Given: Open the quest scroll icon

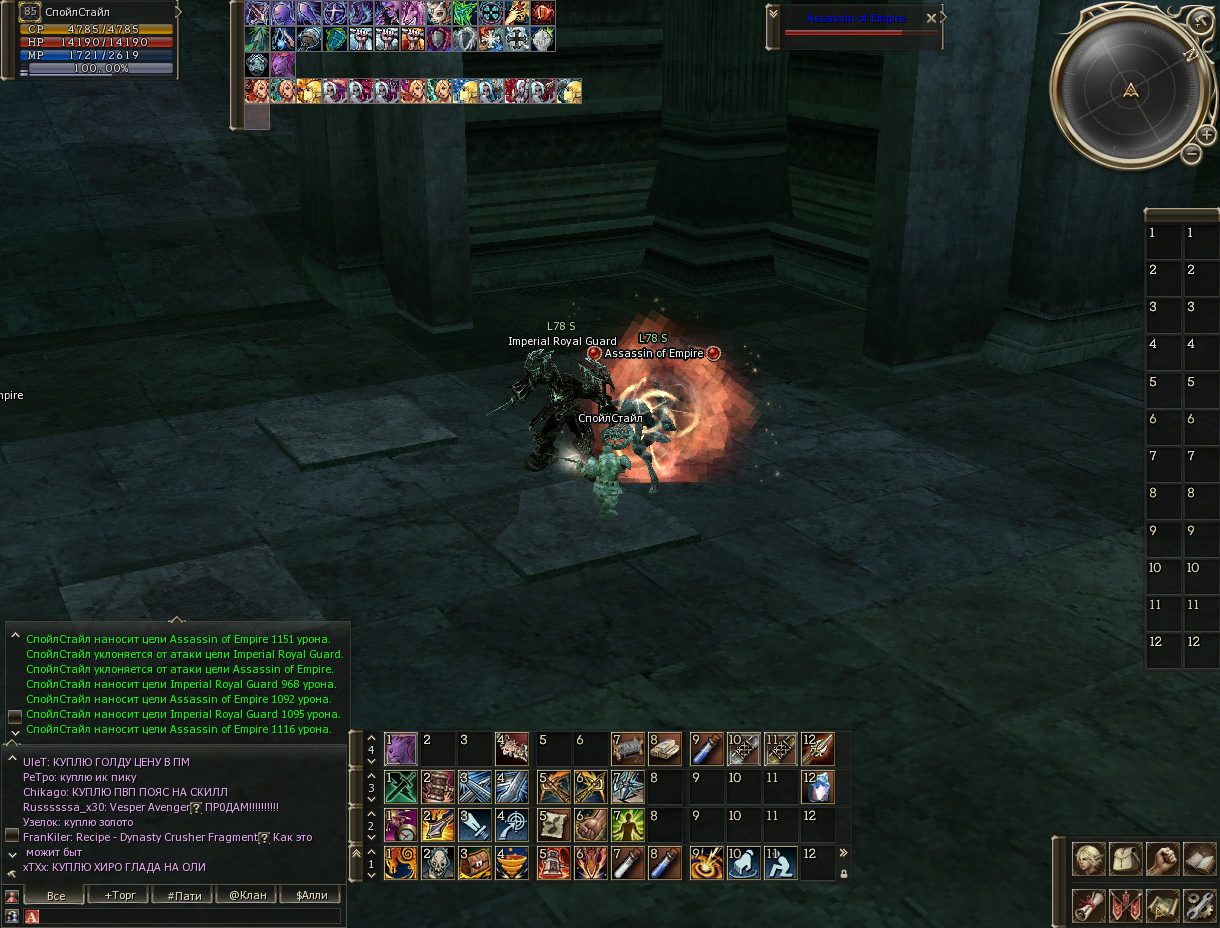Looking at the screenshot, I should click(1089, 905).
